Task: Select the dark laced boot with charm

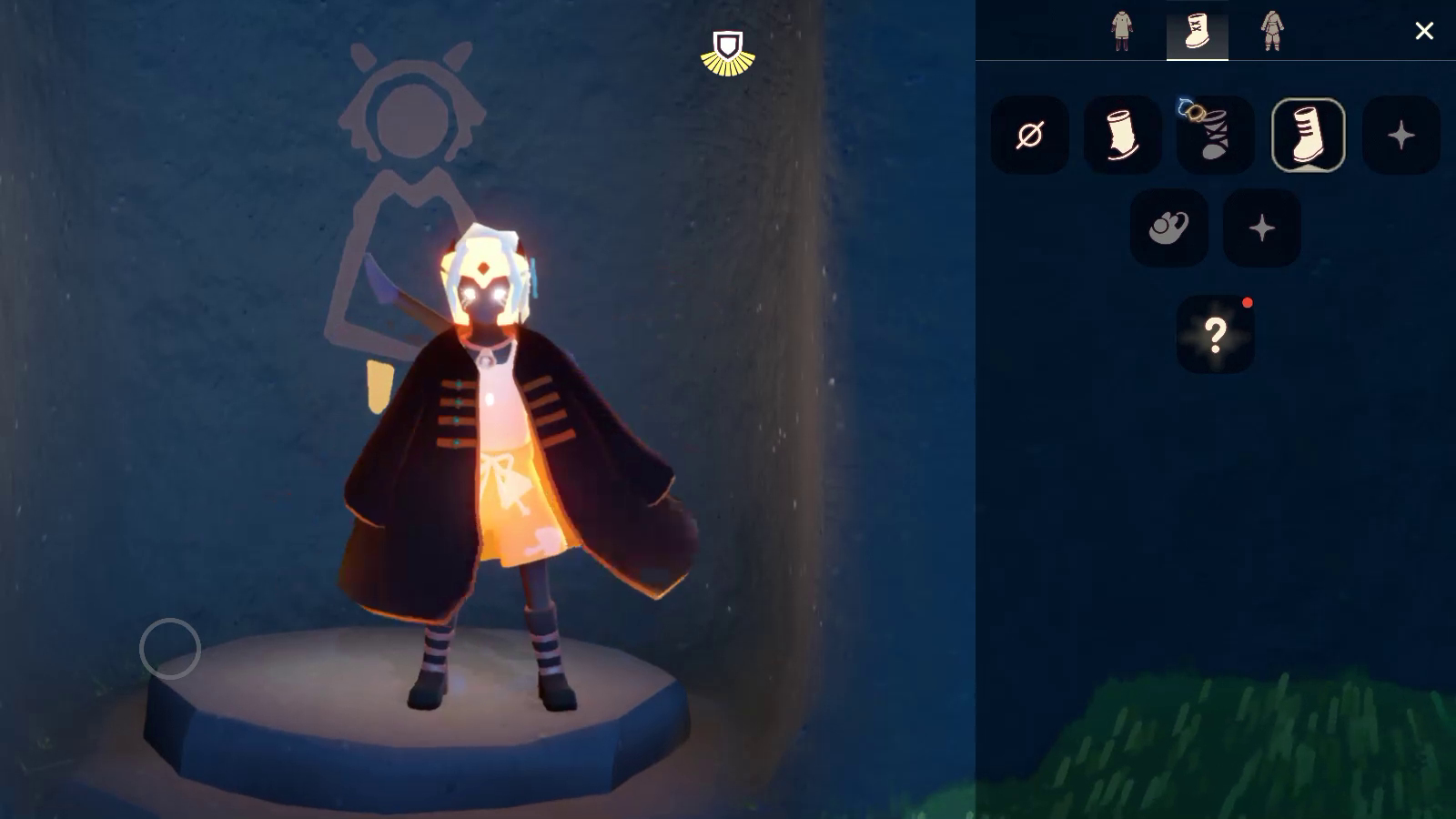Action: click(1215, 136)
